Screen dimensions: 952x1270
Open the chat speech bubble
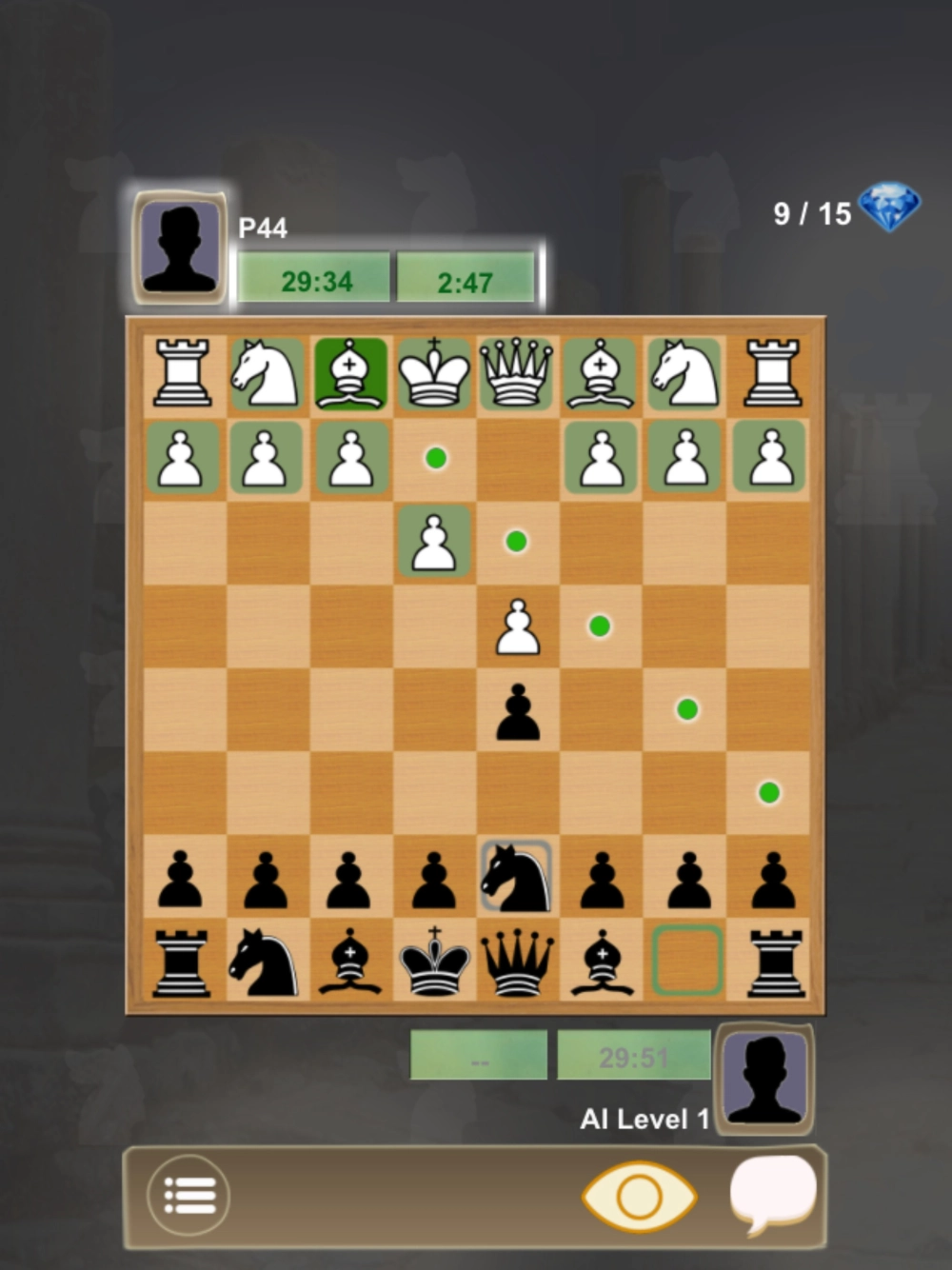click(773, 1193)
